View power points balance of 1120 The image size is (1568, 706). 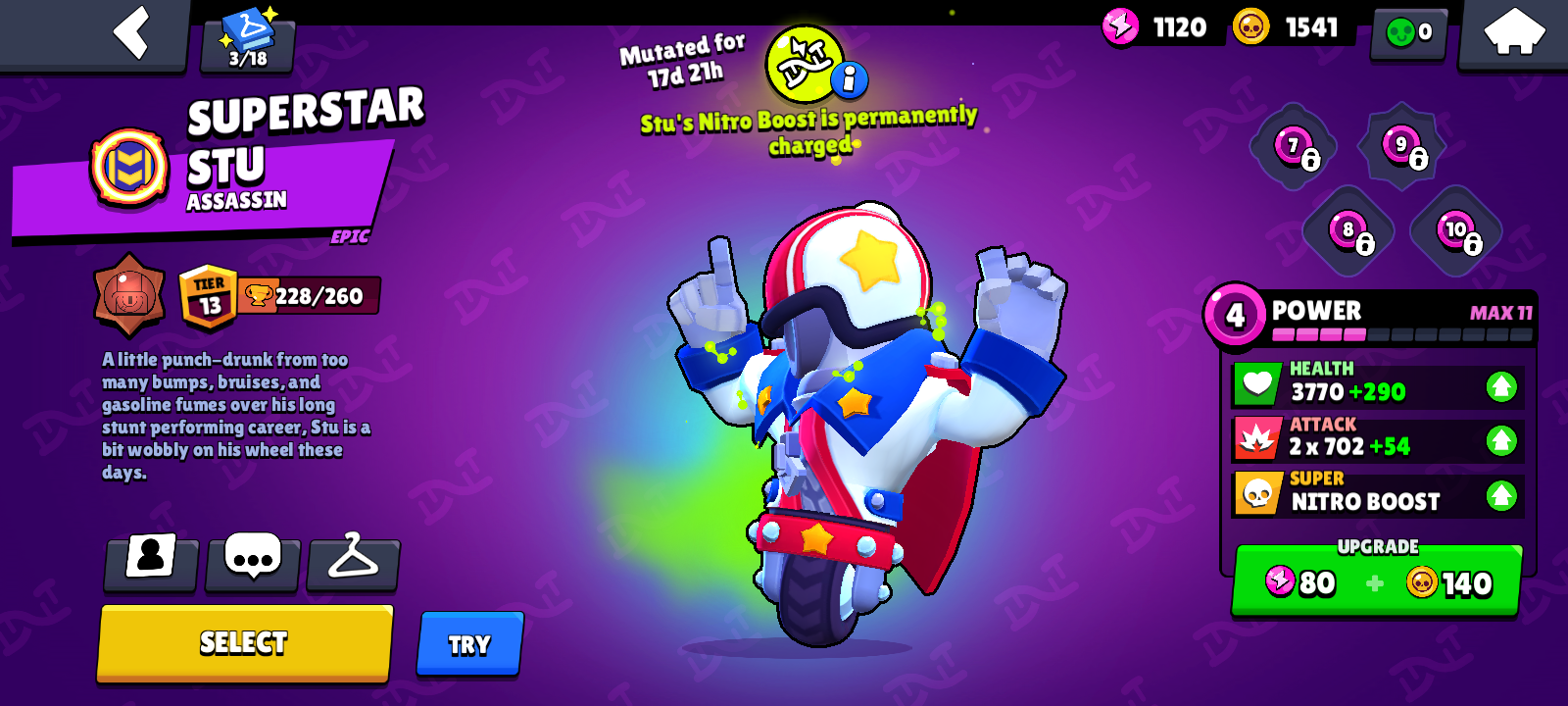1156,26
